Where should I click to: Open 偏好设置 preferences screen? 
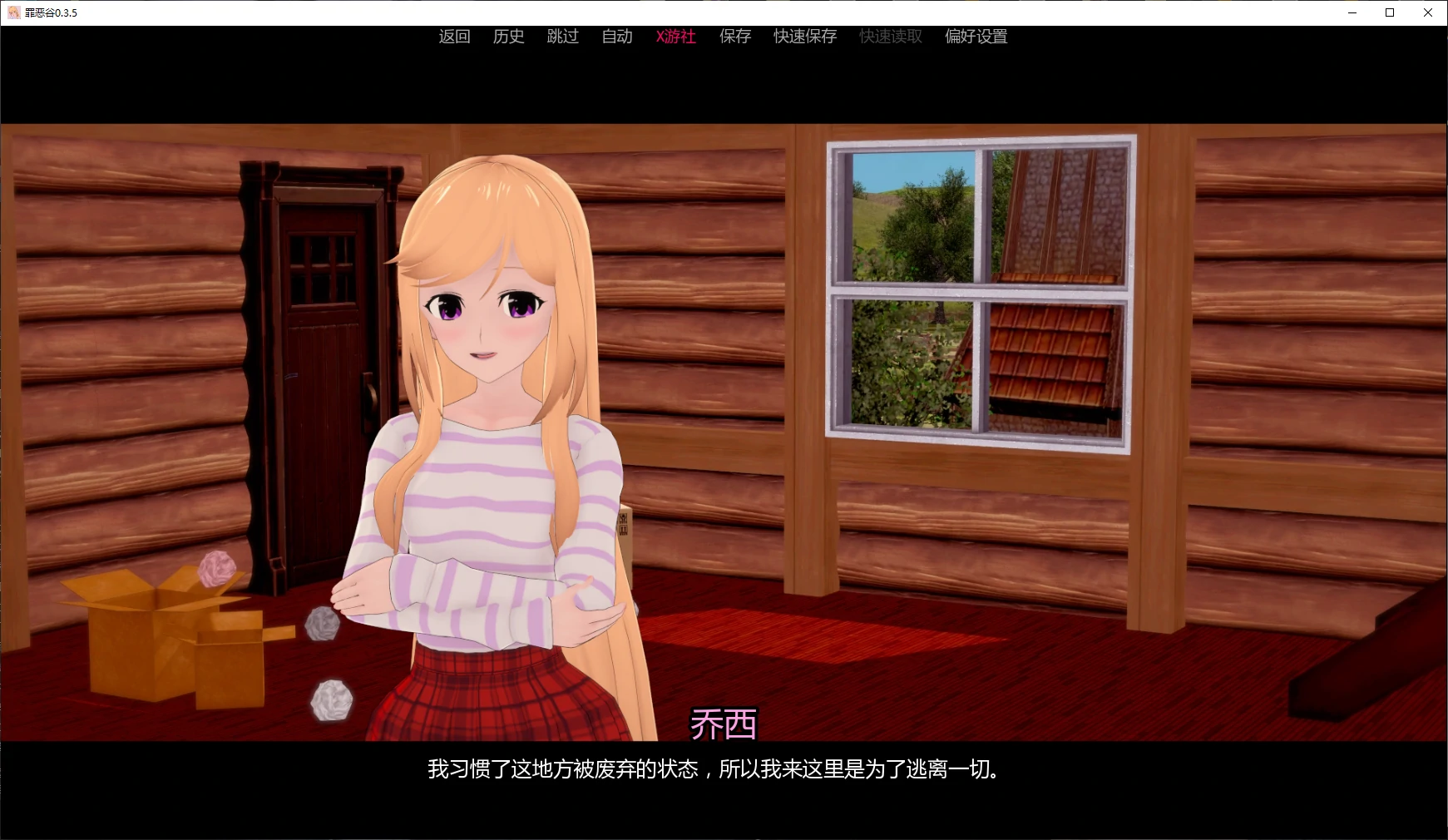point(975,37)
